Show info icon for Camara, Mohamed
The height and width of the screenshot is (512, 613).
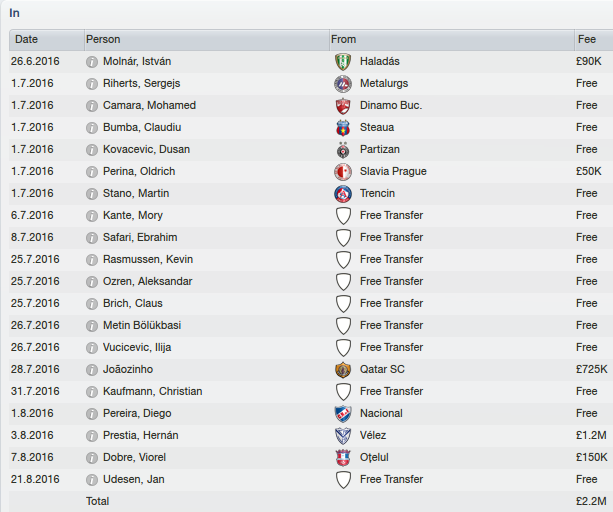click(92, 105)
